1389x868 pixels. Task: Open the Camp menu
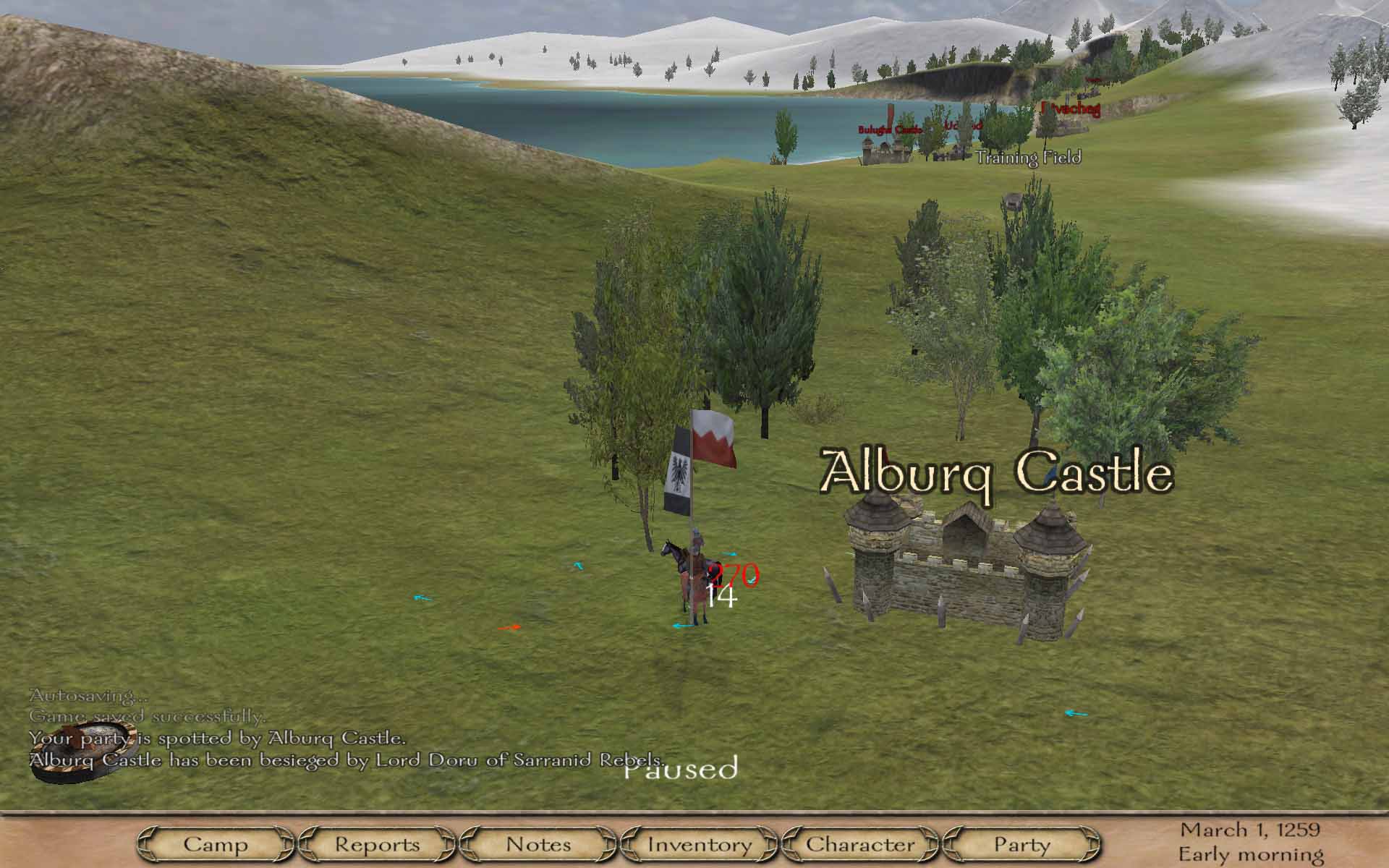click(216, 844)
